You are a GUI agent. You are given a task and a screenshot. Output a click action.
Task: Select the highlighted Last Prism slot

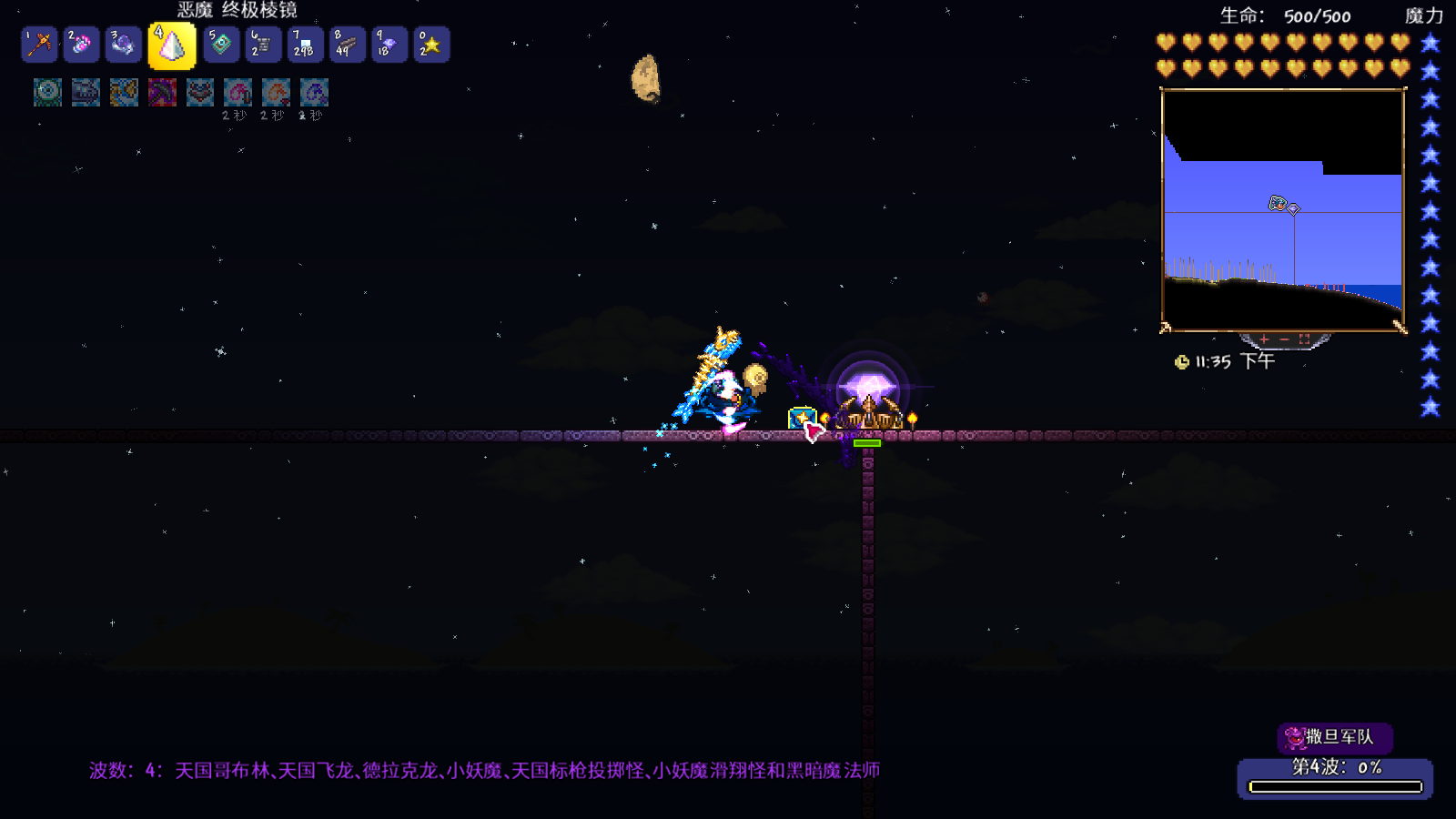[x=172, y=45]
